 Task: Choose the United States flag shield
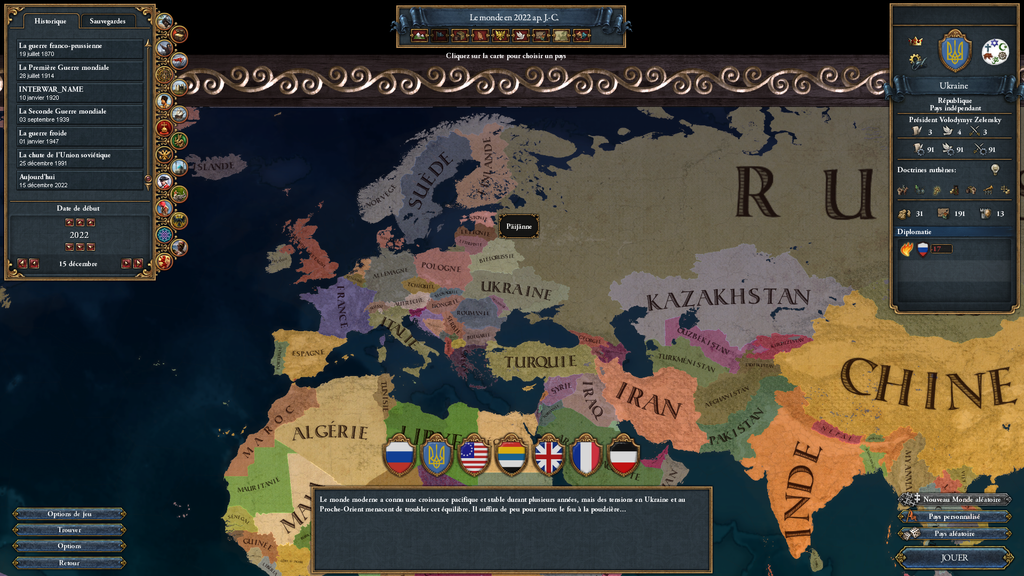click(x=474, y=455)
